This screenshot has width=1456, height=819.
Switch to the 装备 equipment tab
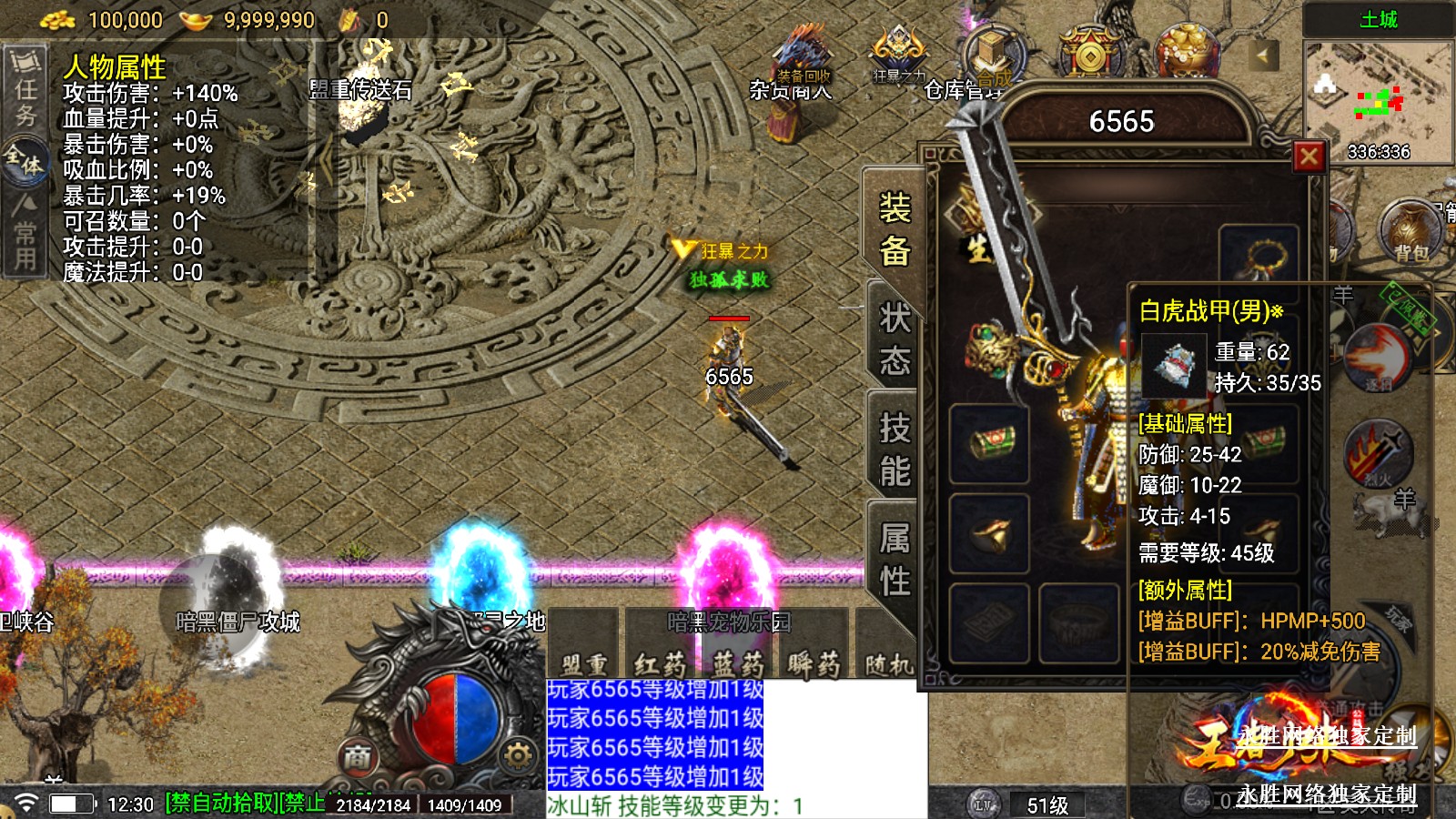pos(894,230)
